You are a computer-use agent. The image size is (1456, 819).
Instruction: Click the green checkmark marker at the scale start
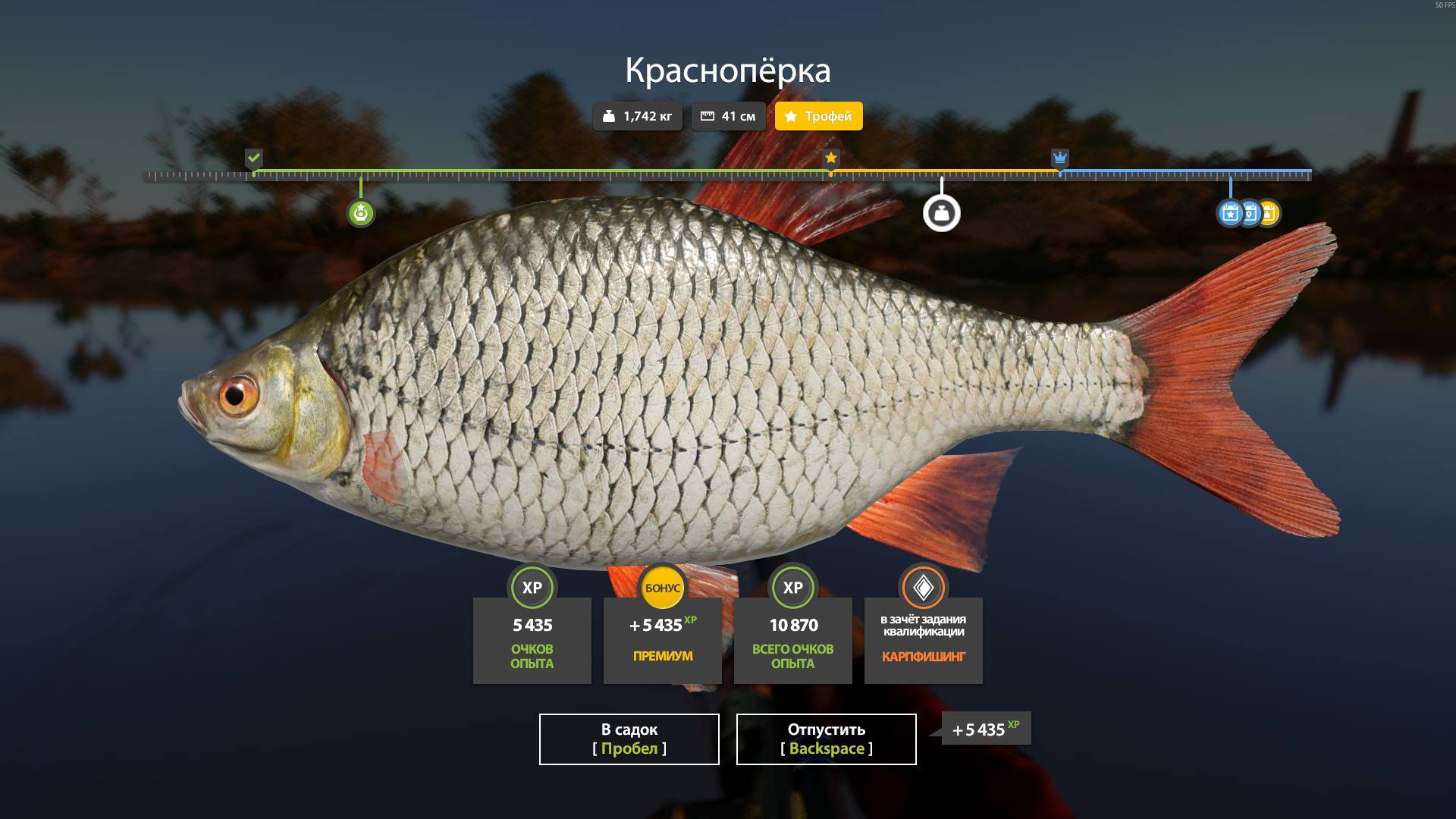[254, 158]
